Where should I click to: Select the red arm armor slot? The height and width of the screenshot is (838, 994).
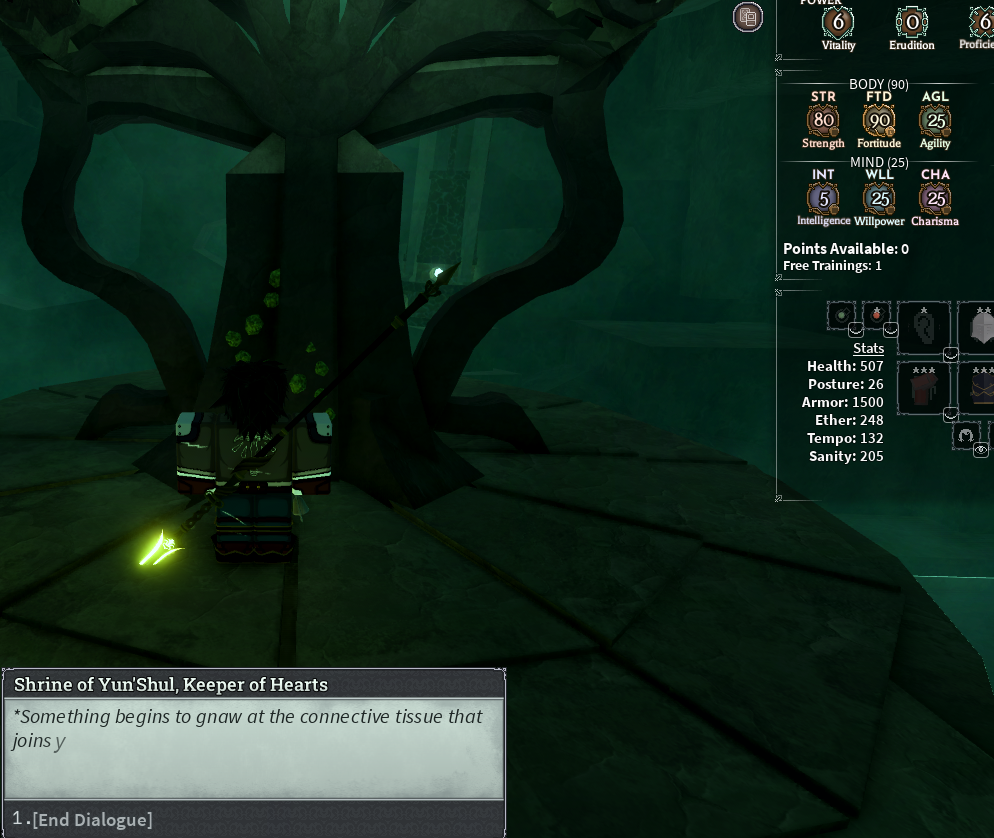tap(923, 388)
